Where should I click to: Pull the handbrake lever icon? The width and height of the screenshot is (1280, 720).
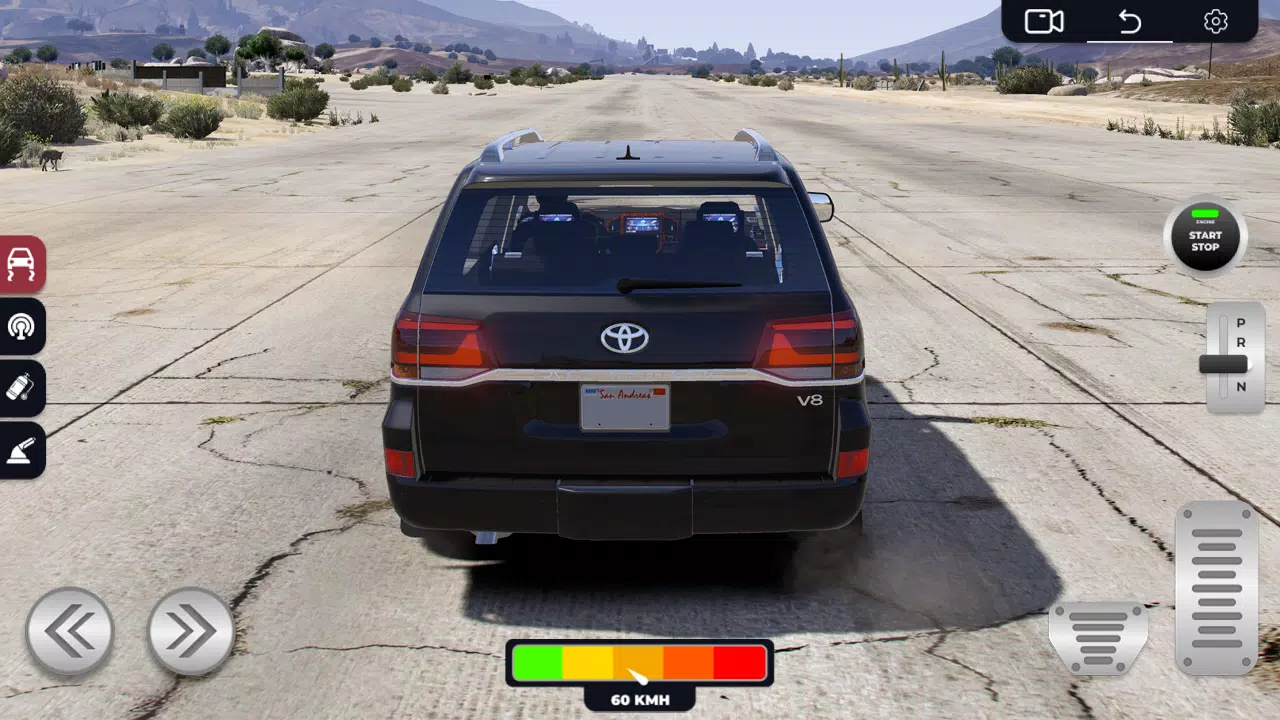[x=22, y=450]
